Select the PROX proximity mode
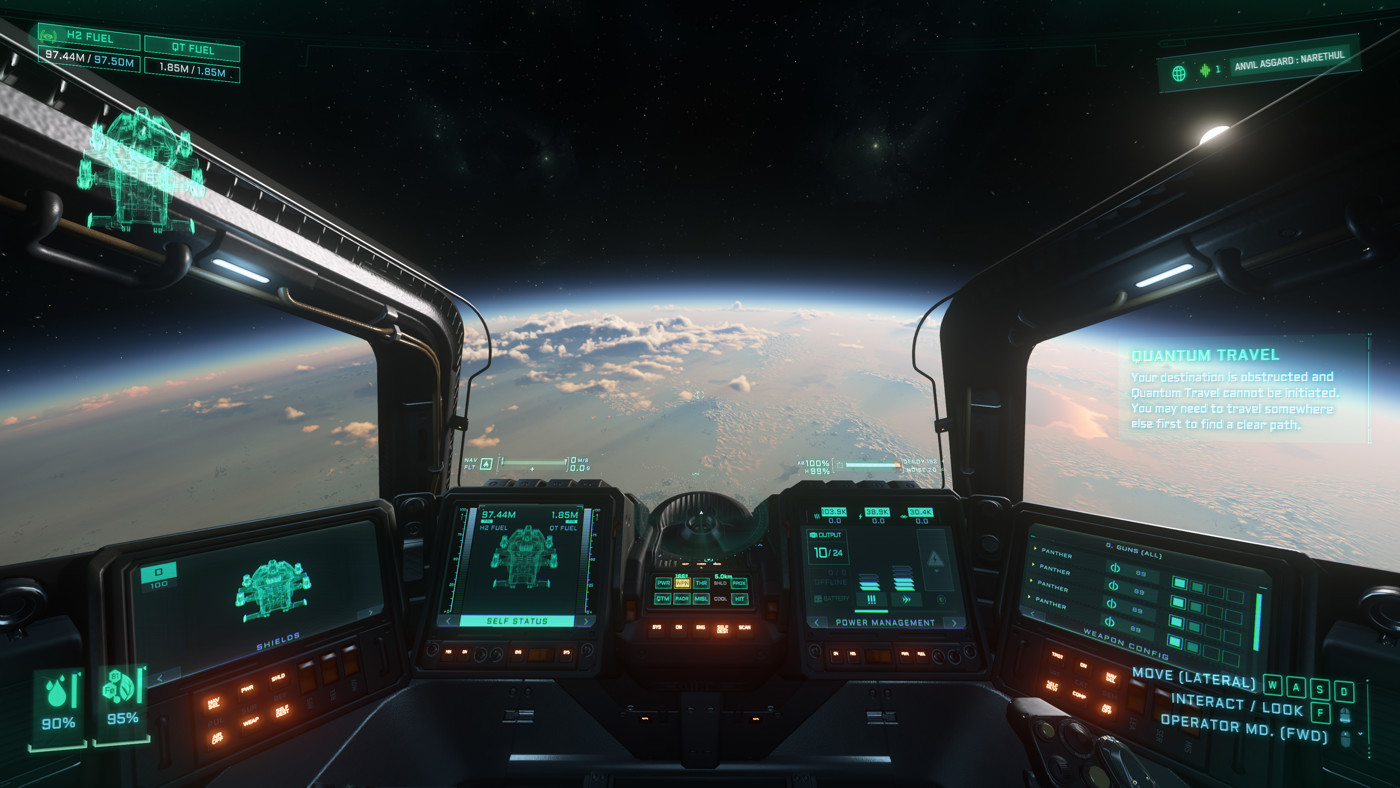 (x=738, y=584)
